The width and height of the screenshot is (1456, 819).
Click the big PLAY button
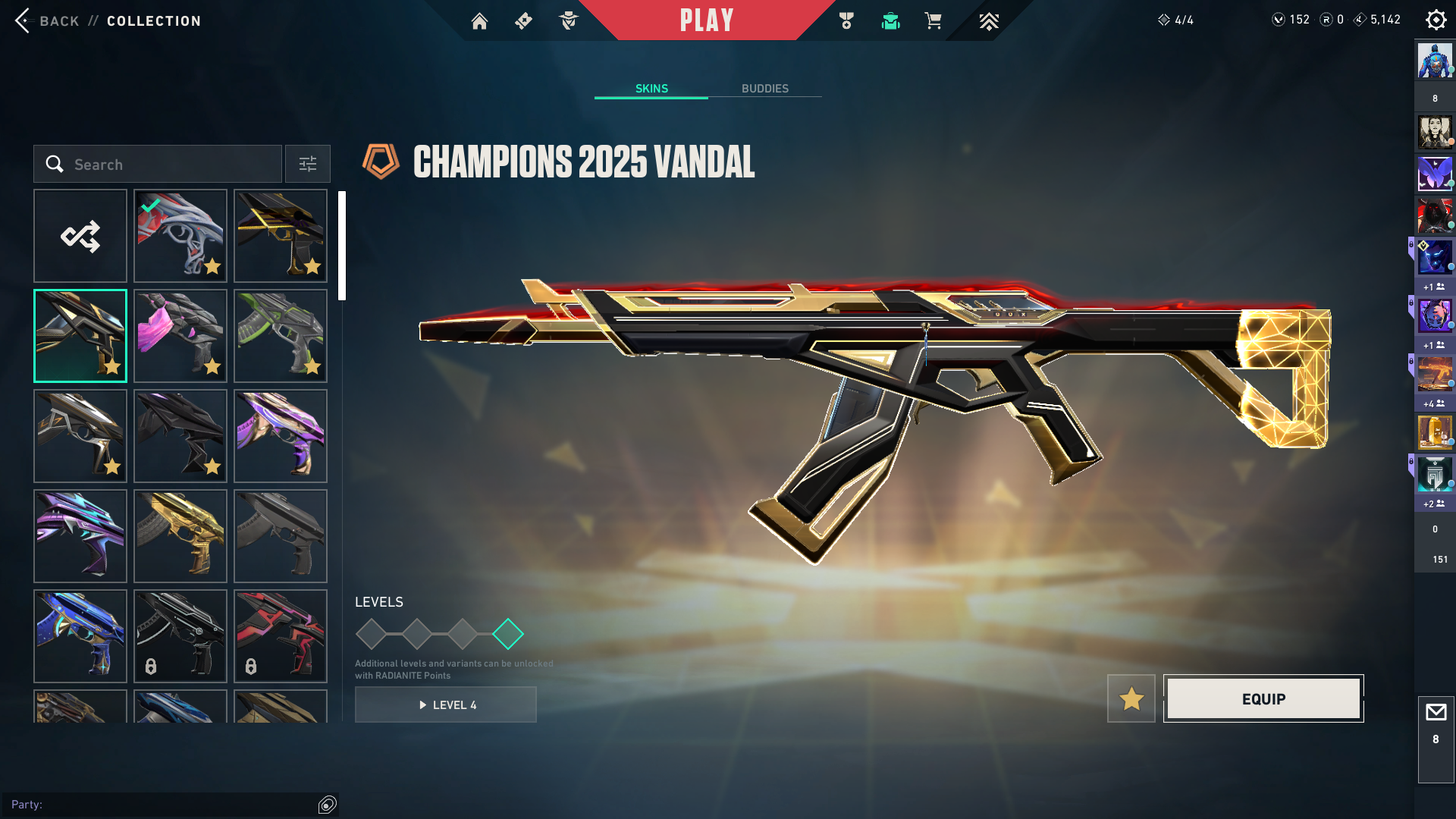(x=706, y=20)
